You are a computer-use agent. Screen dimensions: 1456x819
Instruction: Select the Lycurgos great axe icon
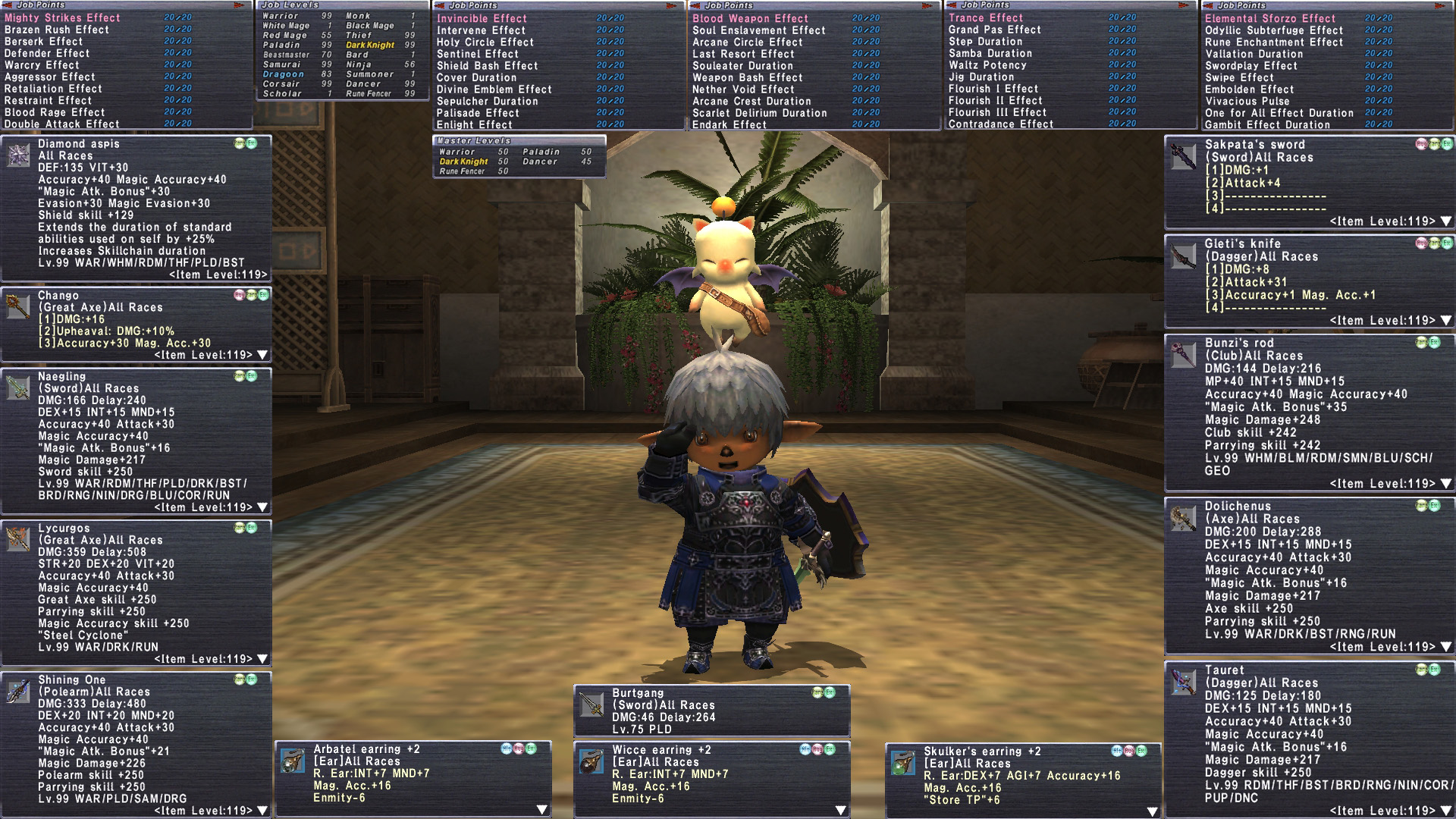click(18, 539)
